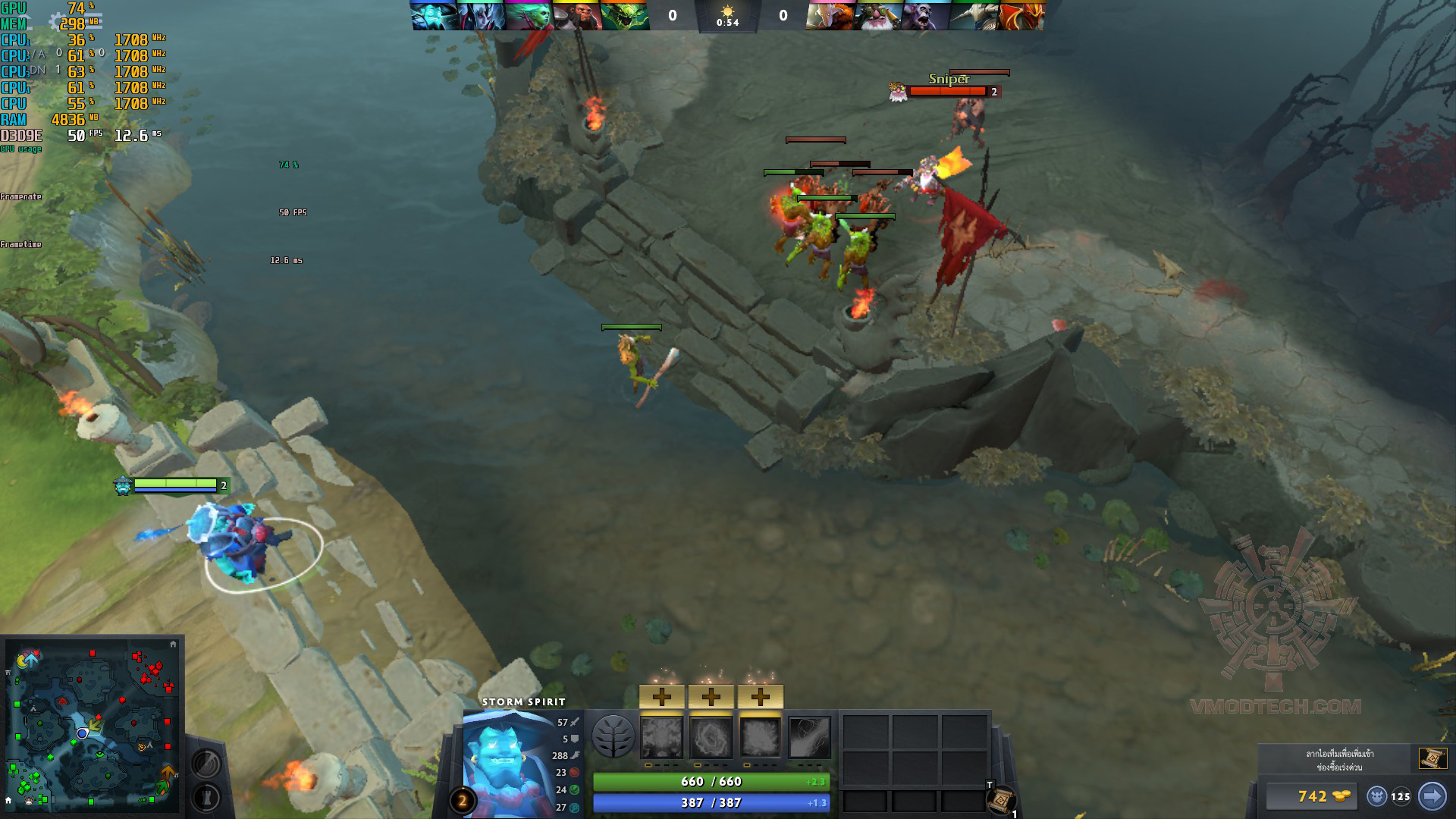Activate the Glyph of Fortification button
Image resolution: width=1456 pixels, height=819 pixels.
click(206, 797)
